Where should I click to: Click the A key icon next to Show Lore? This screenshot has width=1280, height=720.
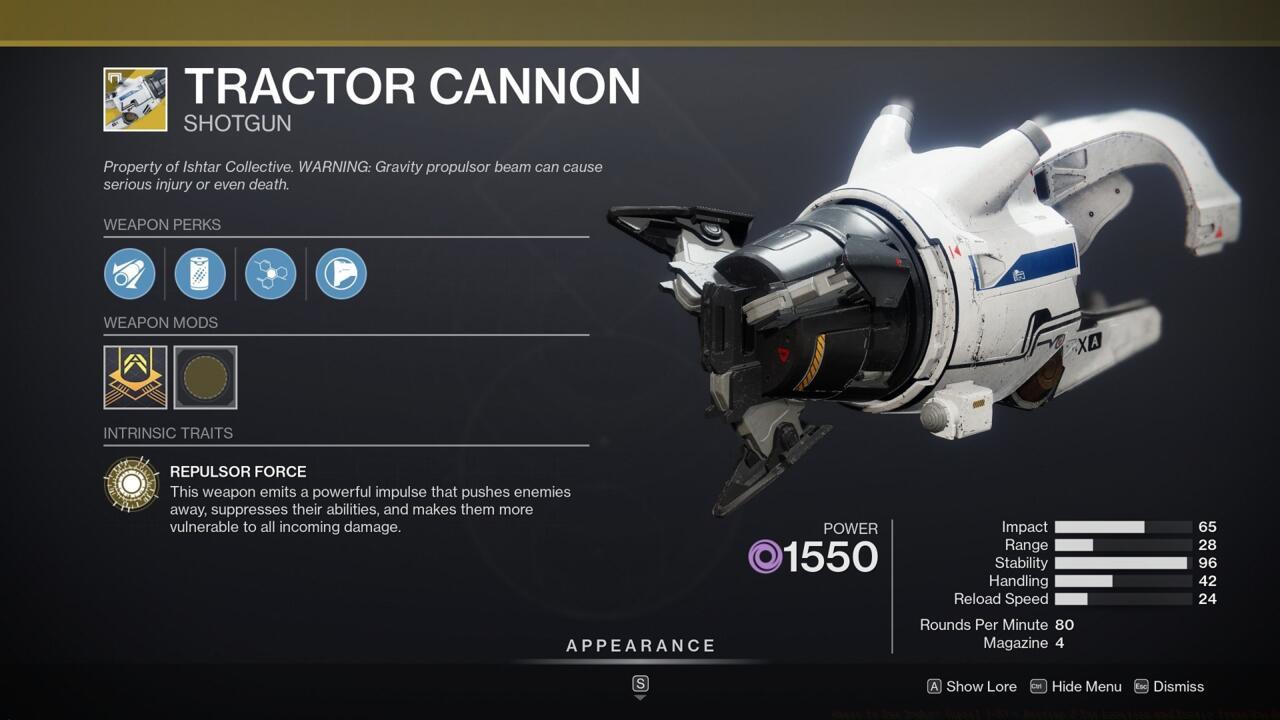(x=934, y=687)
